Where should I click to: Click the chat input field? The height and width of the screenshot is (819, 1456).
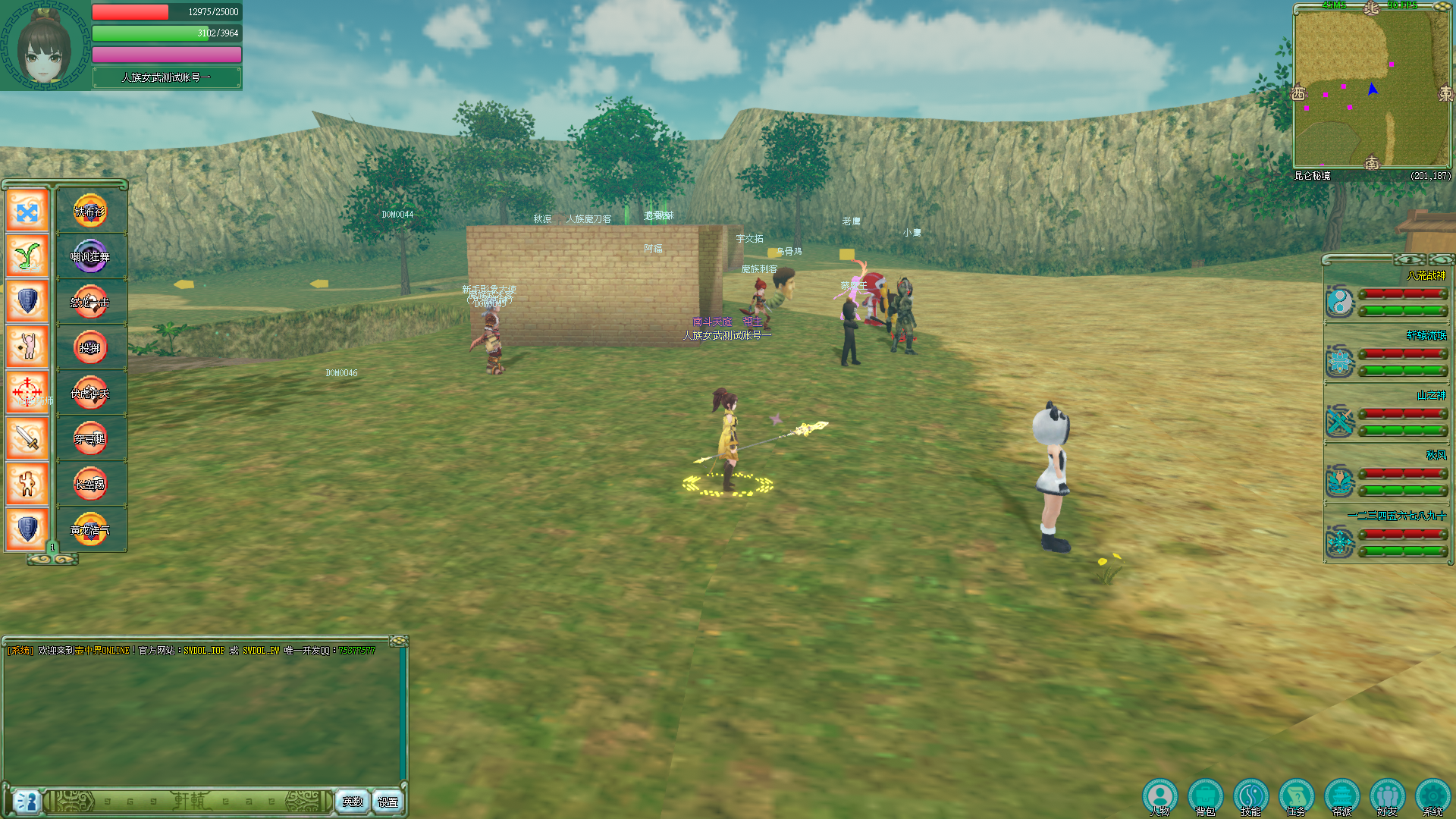pos(188,802)
